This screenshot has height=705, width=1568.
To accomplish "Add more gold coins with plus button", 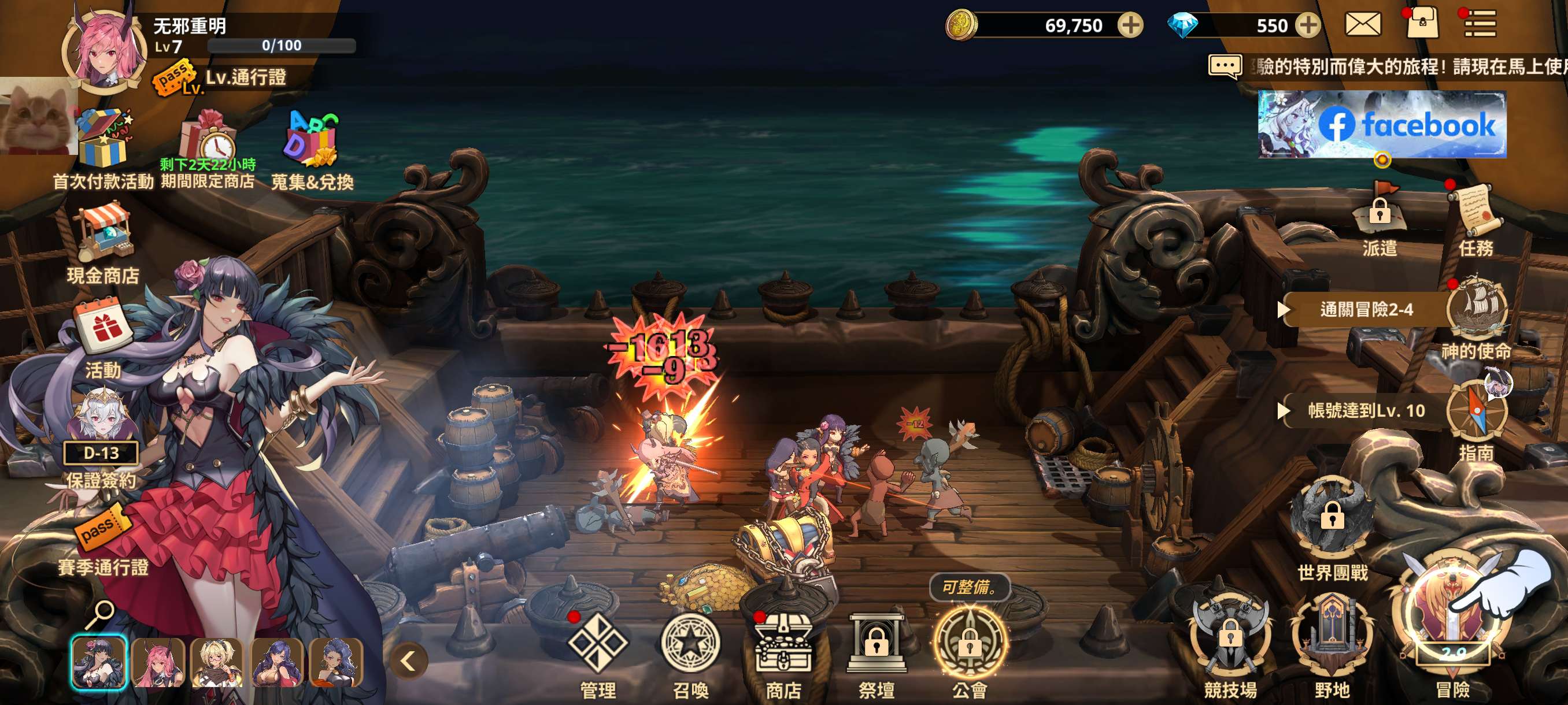I will 1130,25.
